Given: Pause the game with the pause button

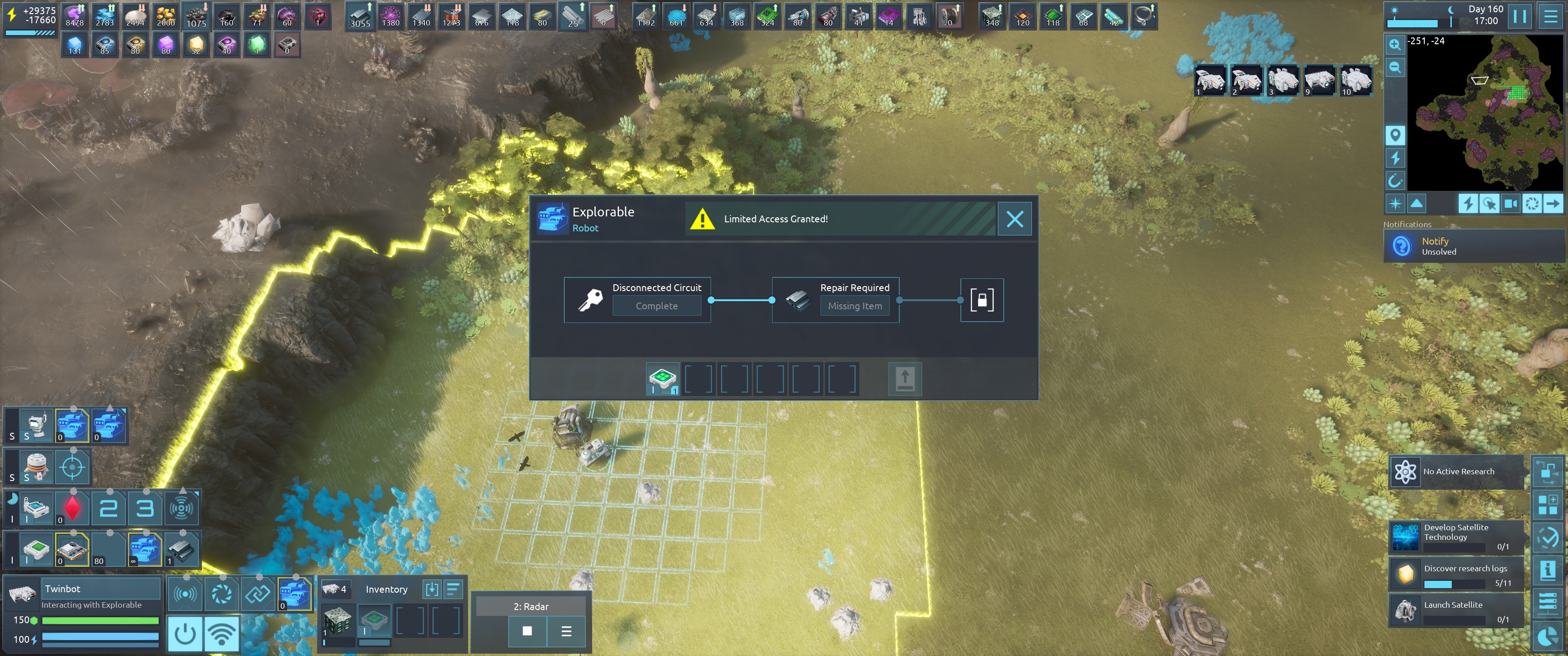Looking at the screenshot, I should [x=1520, y=16].
